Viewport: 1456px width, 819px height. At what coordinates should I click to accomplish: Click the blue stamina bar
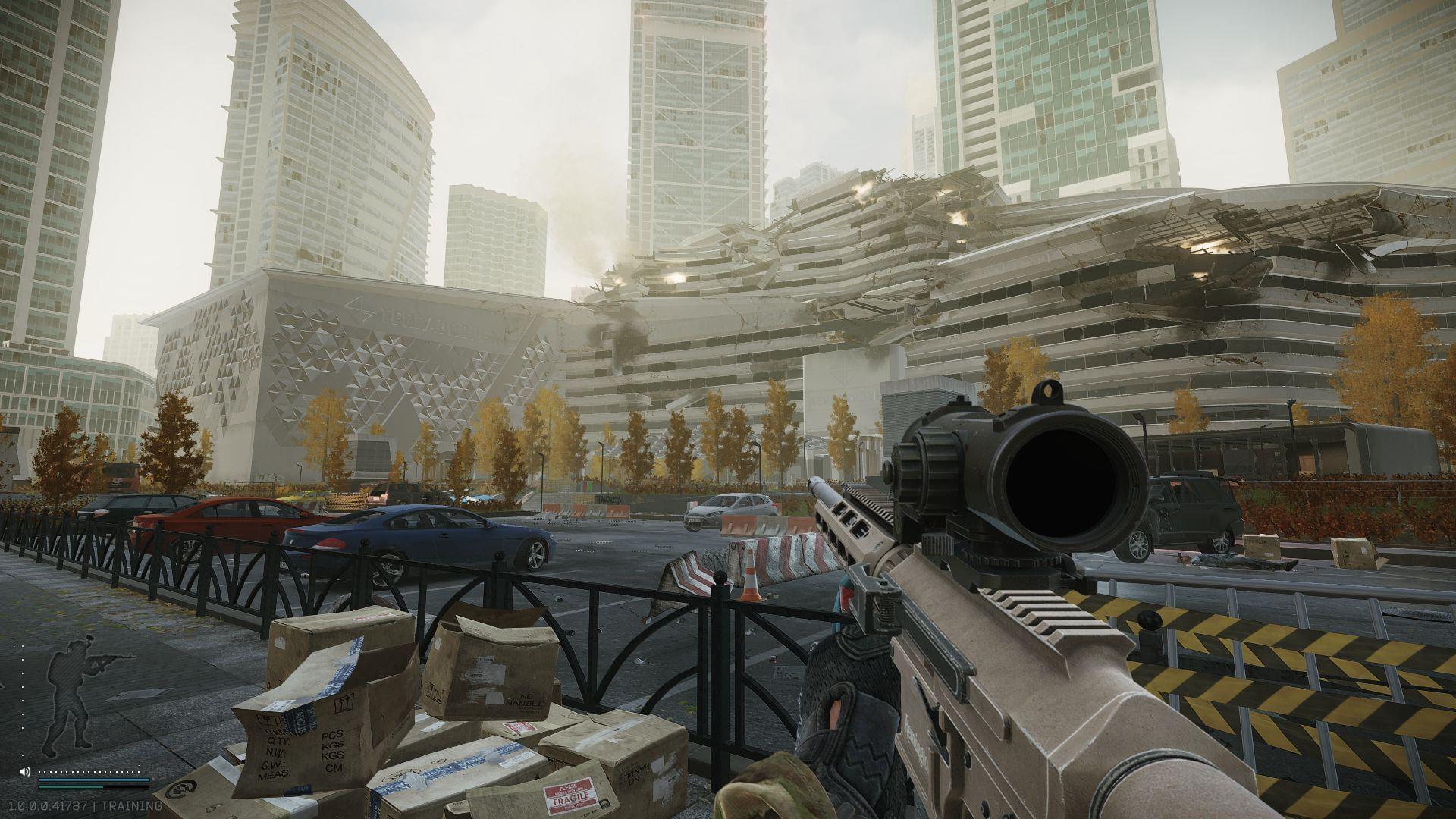(x=93, y=780)
